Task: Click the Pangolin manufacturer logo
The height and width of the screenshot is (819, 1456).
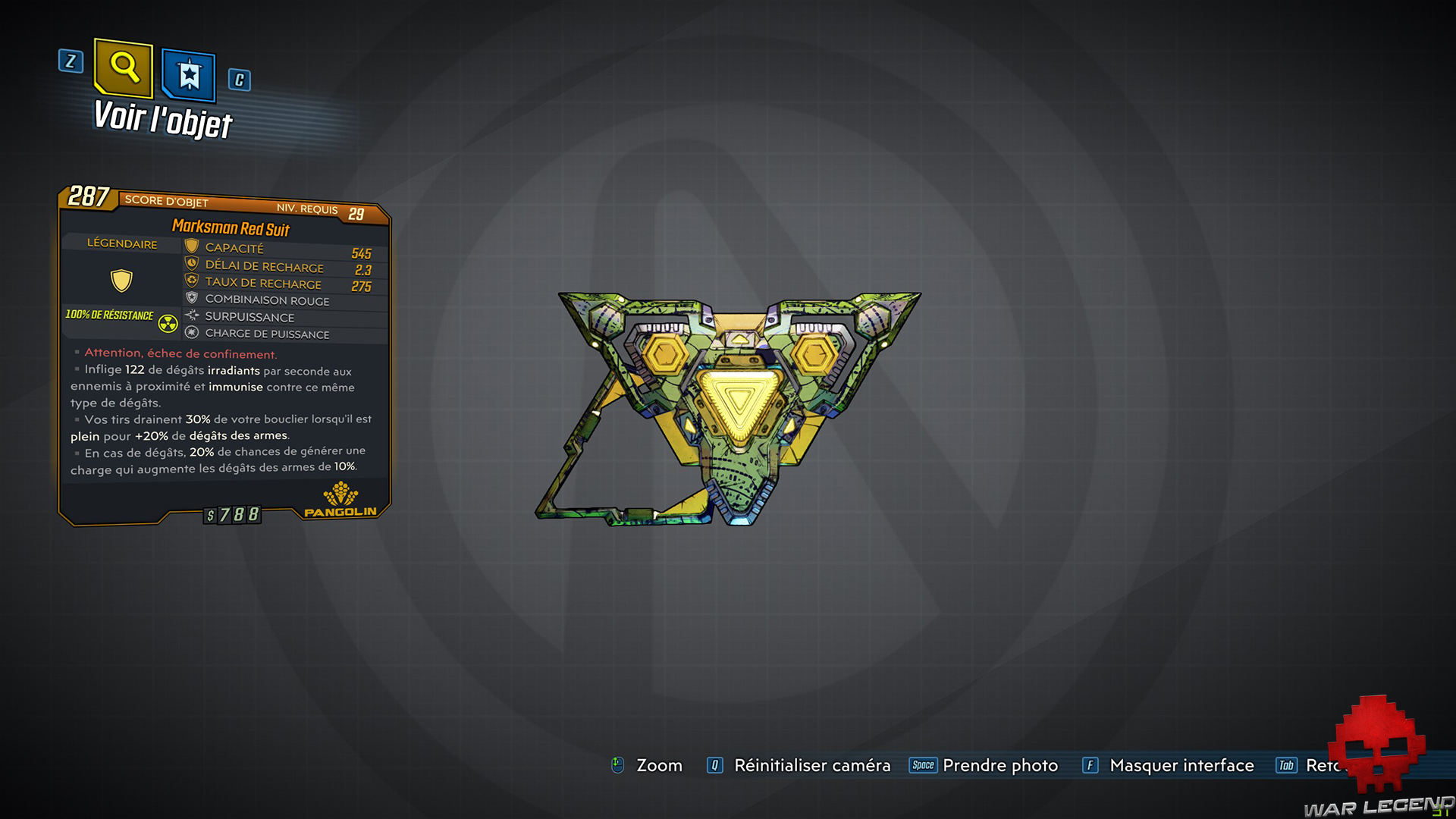Action: coord(339,500)
